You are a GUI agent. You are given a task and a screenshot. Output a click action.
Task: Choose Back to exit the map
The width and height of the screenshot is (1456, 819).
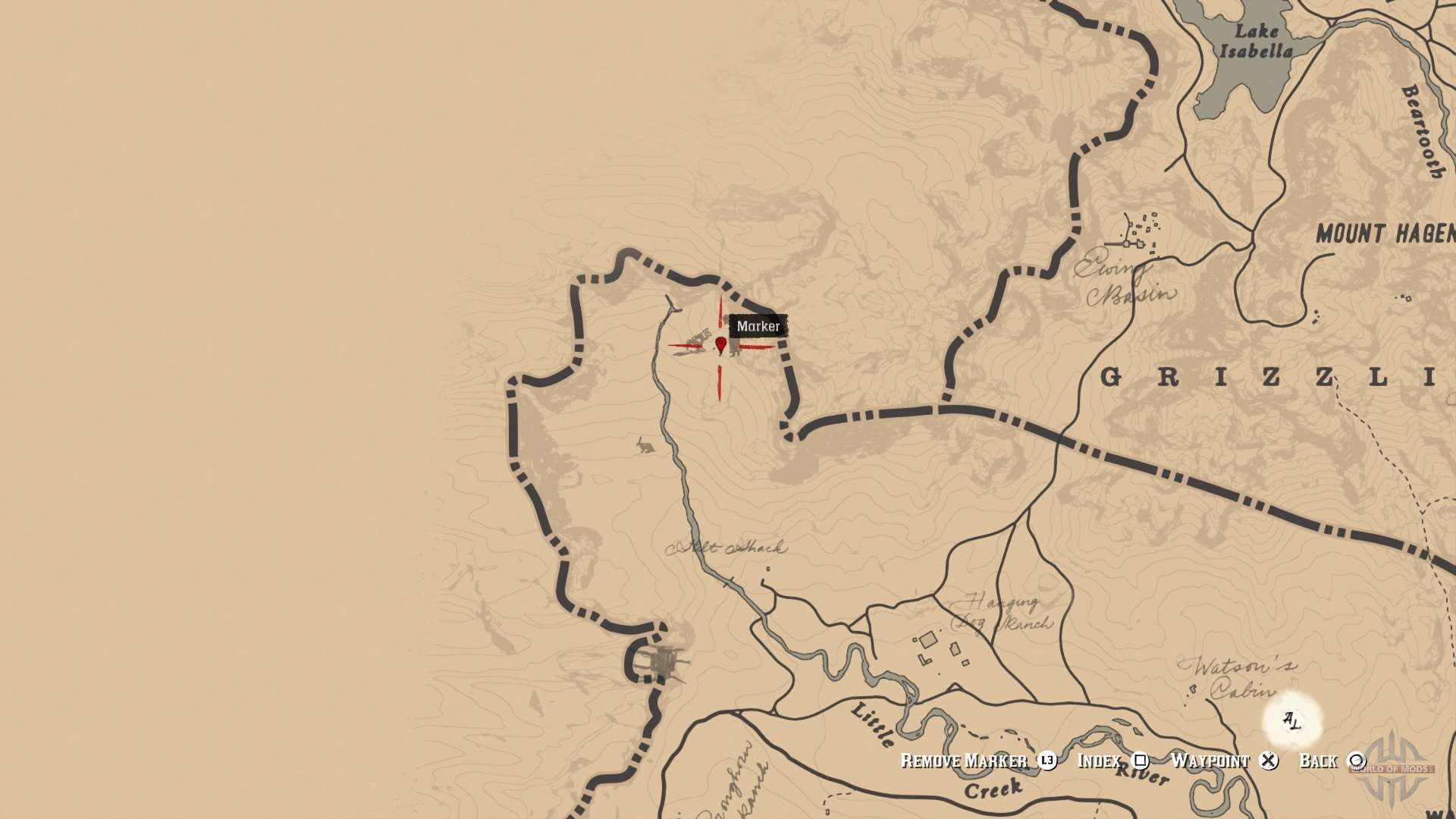tap(1321, 761)
